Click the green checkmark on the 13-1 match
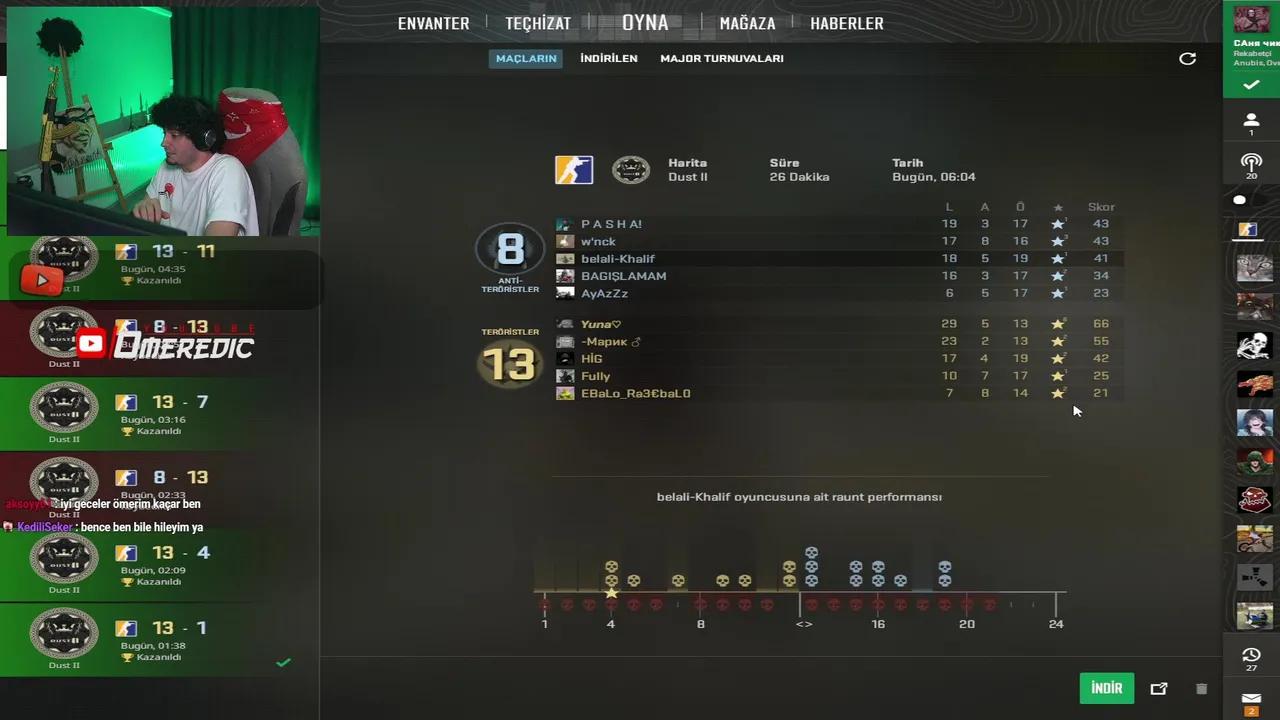 tap(283, 662)
